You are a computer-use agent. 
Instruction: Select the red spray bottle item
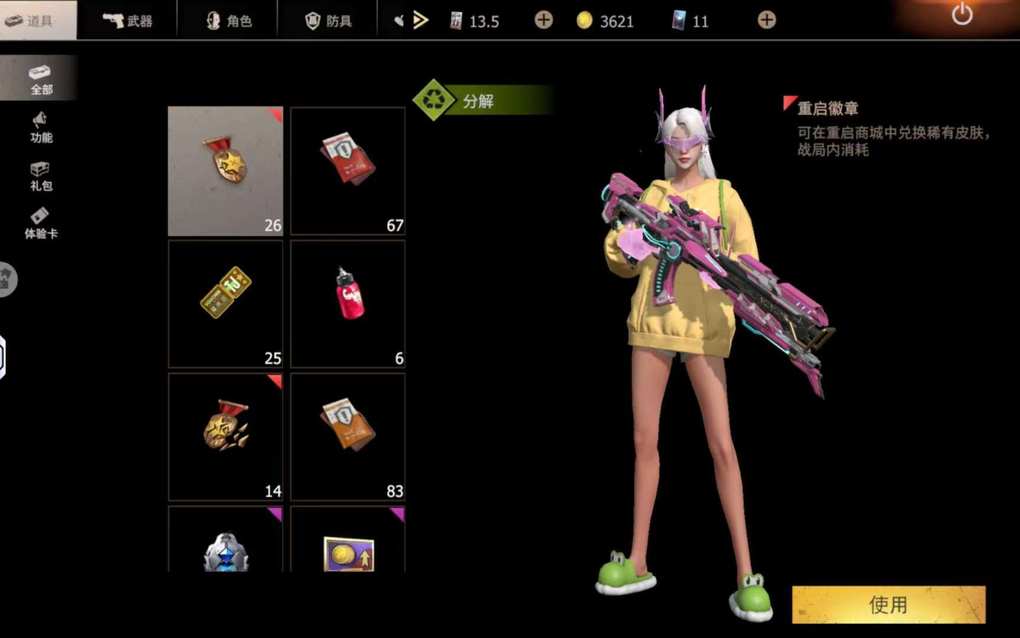348,304
